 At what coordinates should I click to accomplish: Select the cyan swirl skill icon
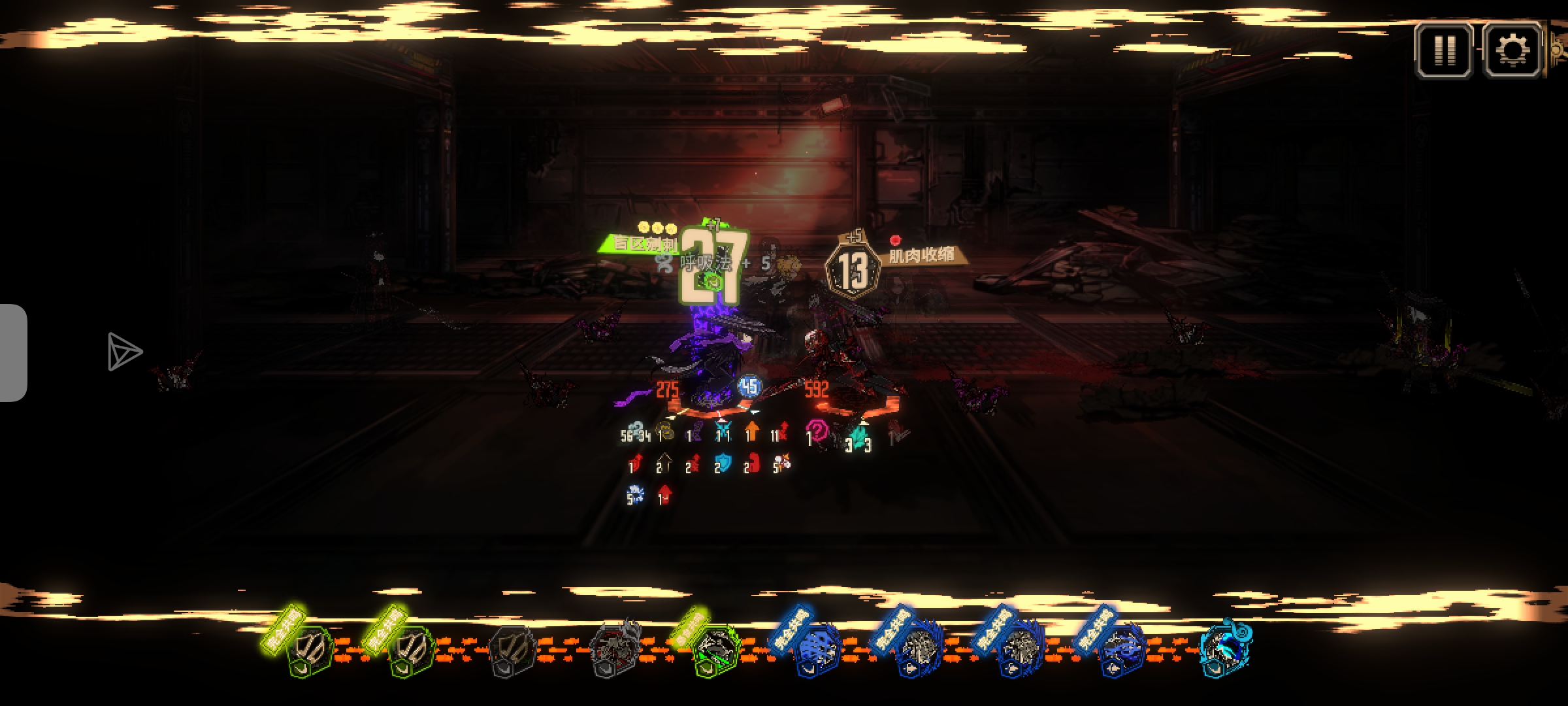1224,648
